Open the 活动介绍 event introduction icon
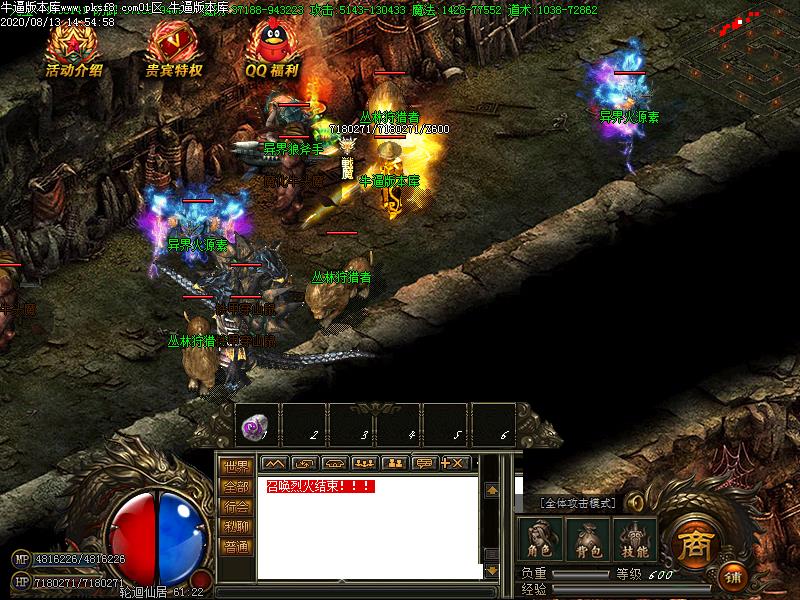Screen dimensions: 800x600 click(x=74, y=48)
